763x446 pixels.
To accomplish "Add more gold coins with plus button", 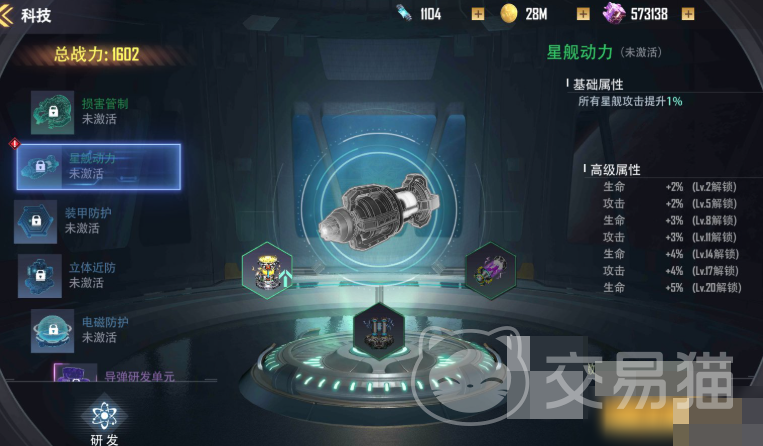I will point(583,14).
